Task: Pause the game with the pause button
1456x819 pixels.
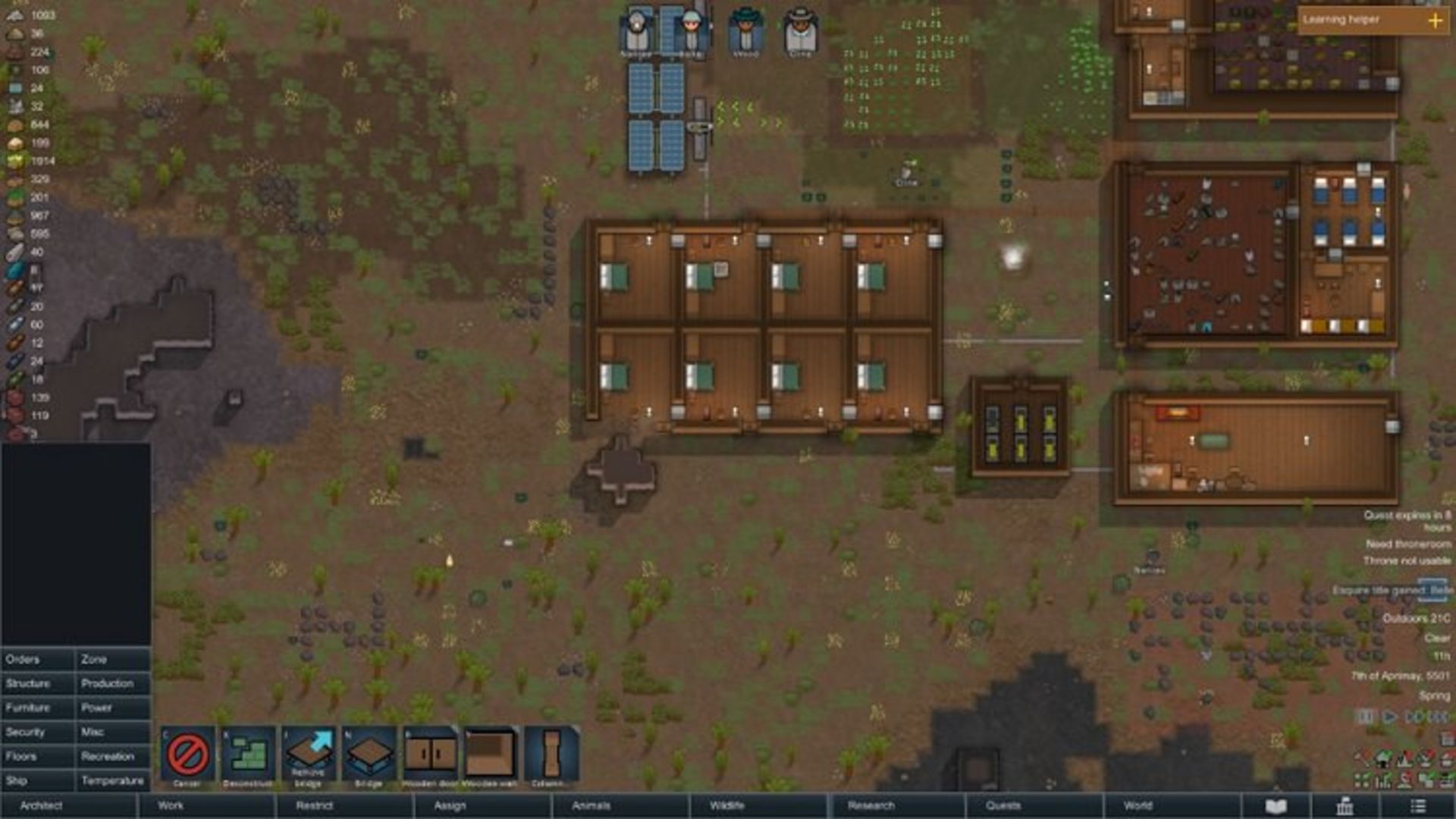Action: point(1365,717)
